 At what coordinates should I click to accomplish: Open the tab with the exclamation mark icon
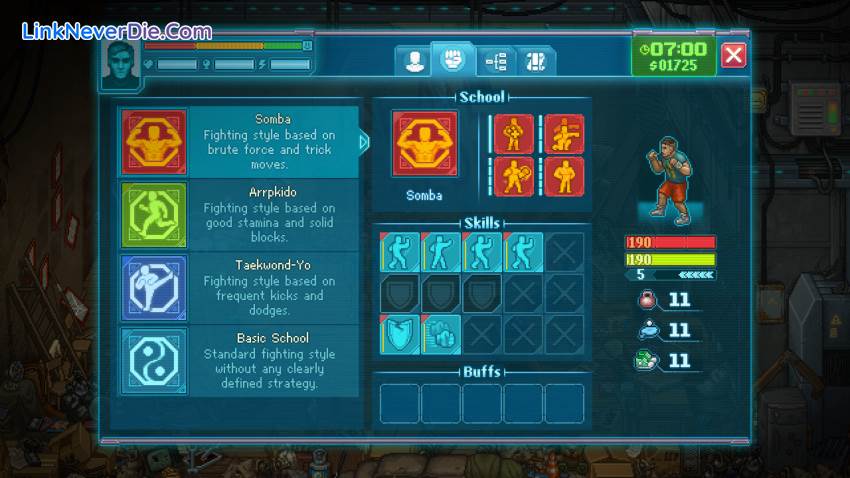pyautogui.click(x=536, y=61)
